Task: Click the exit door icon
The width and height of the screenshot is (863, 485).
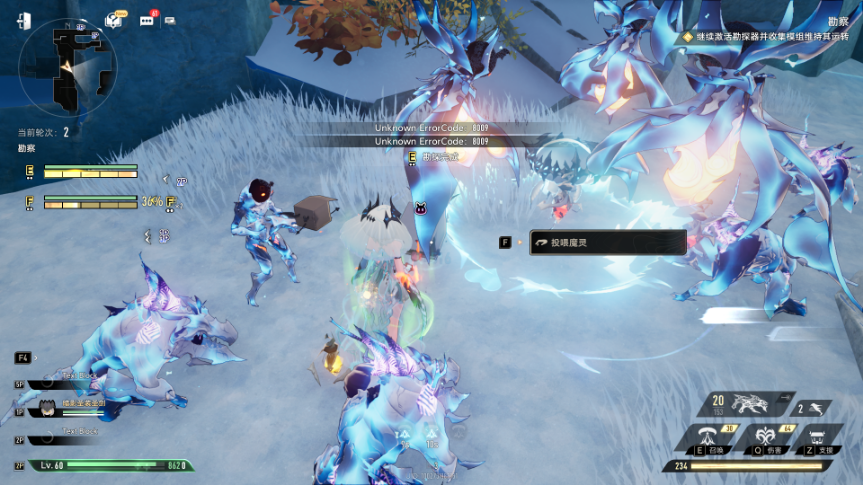Action: (24, 21)
